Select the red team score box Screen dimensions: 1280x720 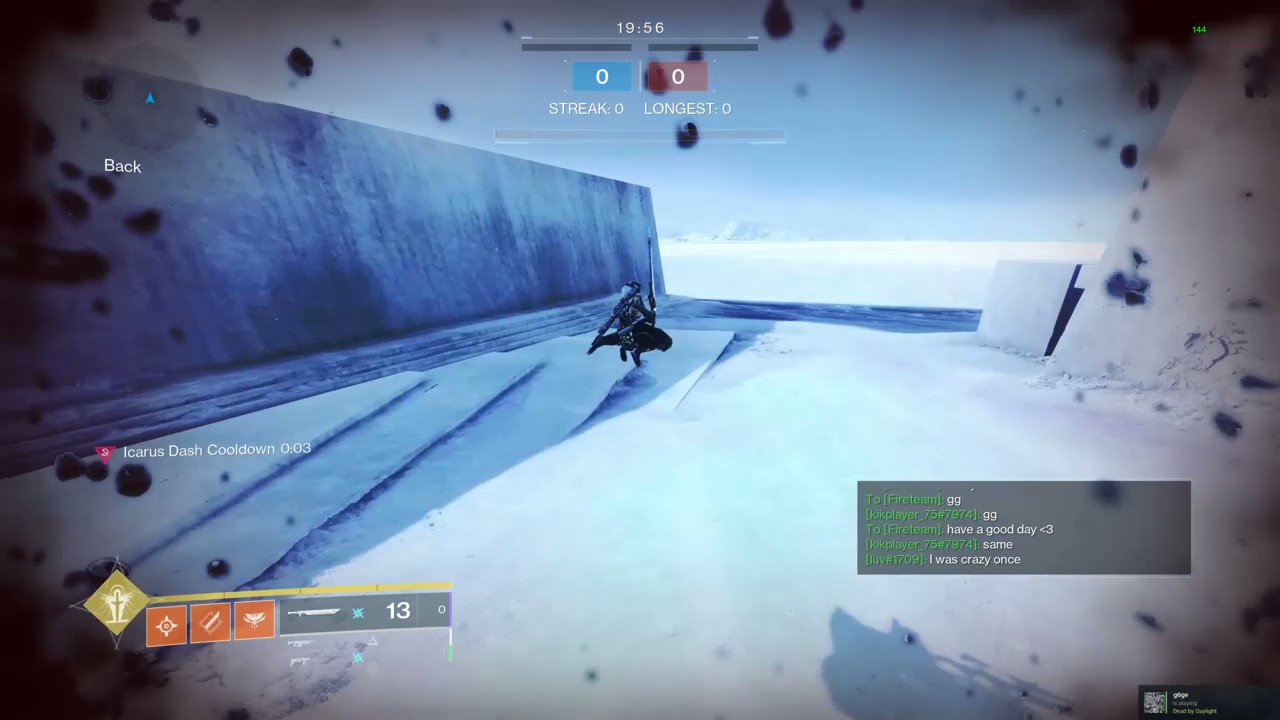[678, 76]
